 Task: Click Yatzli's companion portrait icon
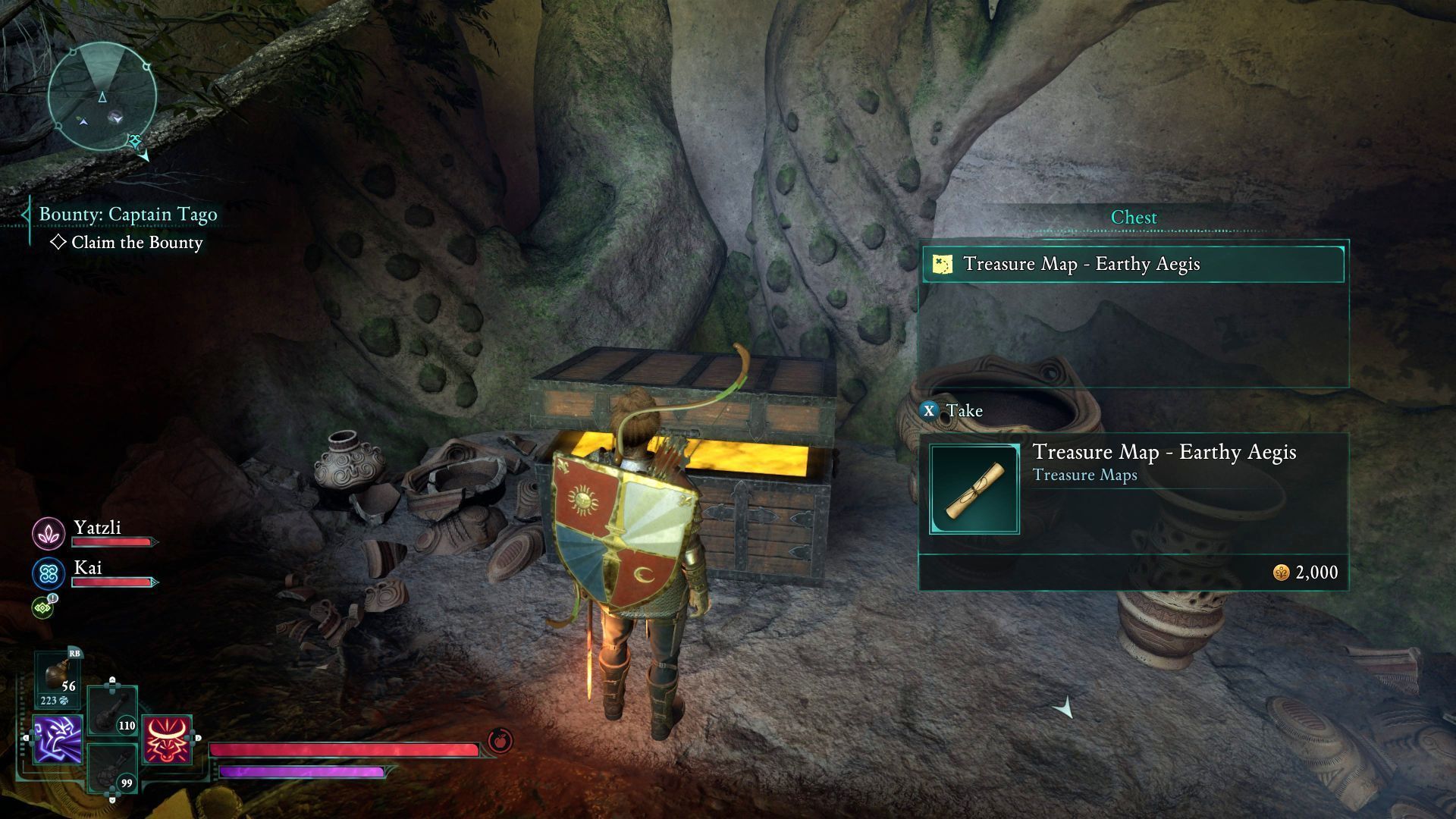(49, 533)
